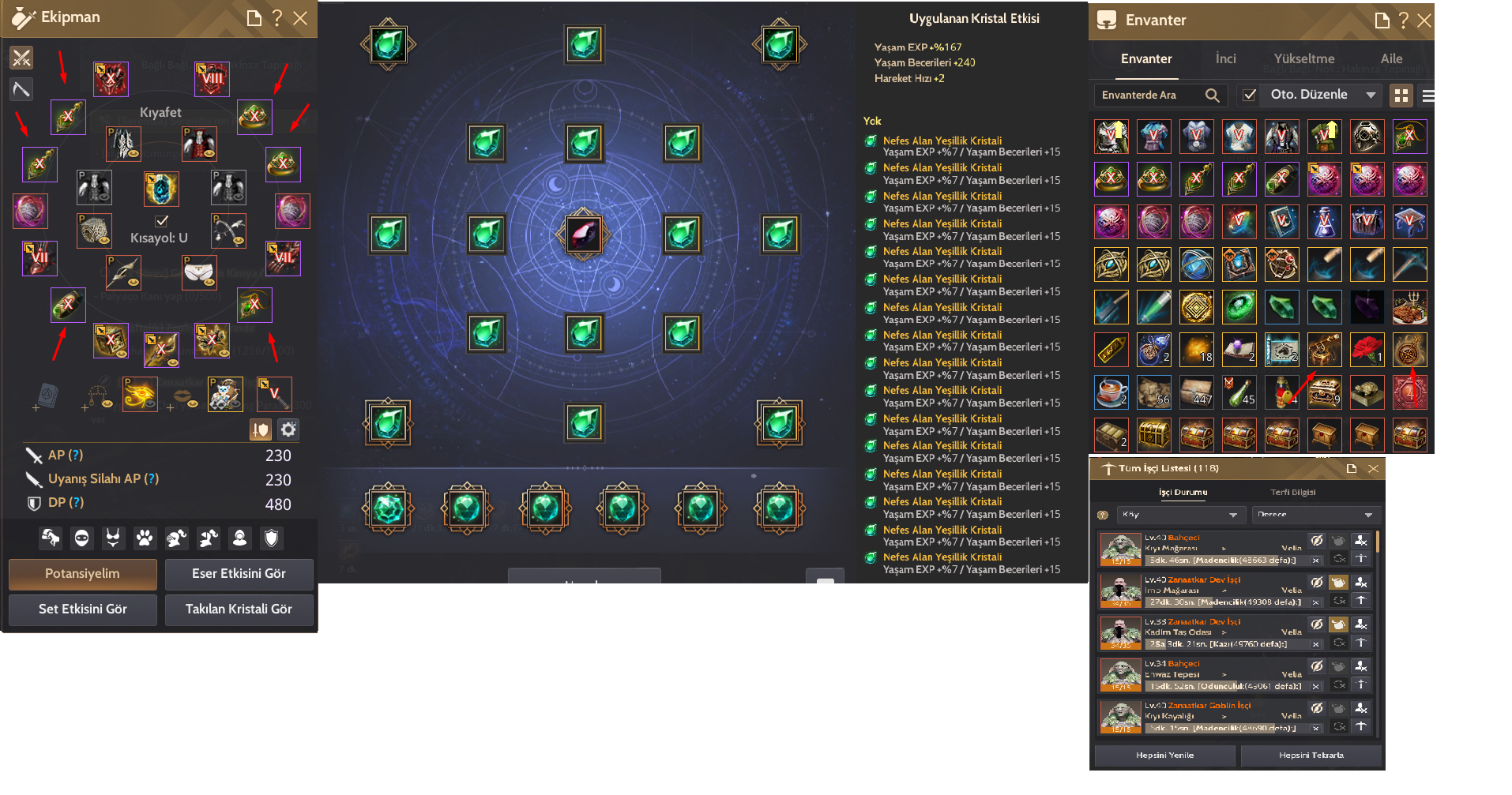Open the Köy dropdown in worker list
Viewport: 1512px width, 795px height.
[x=1180, y=515]
